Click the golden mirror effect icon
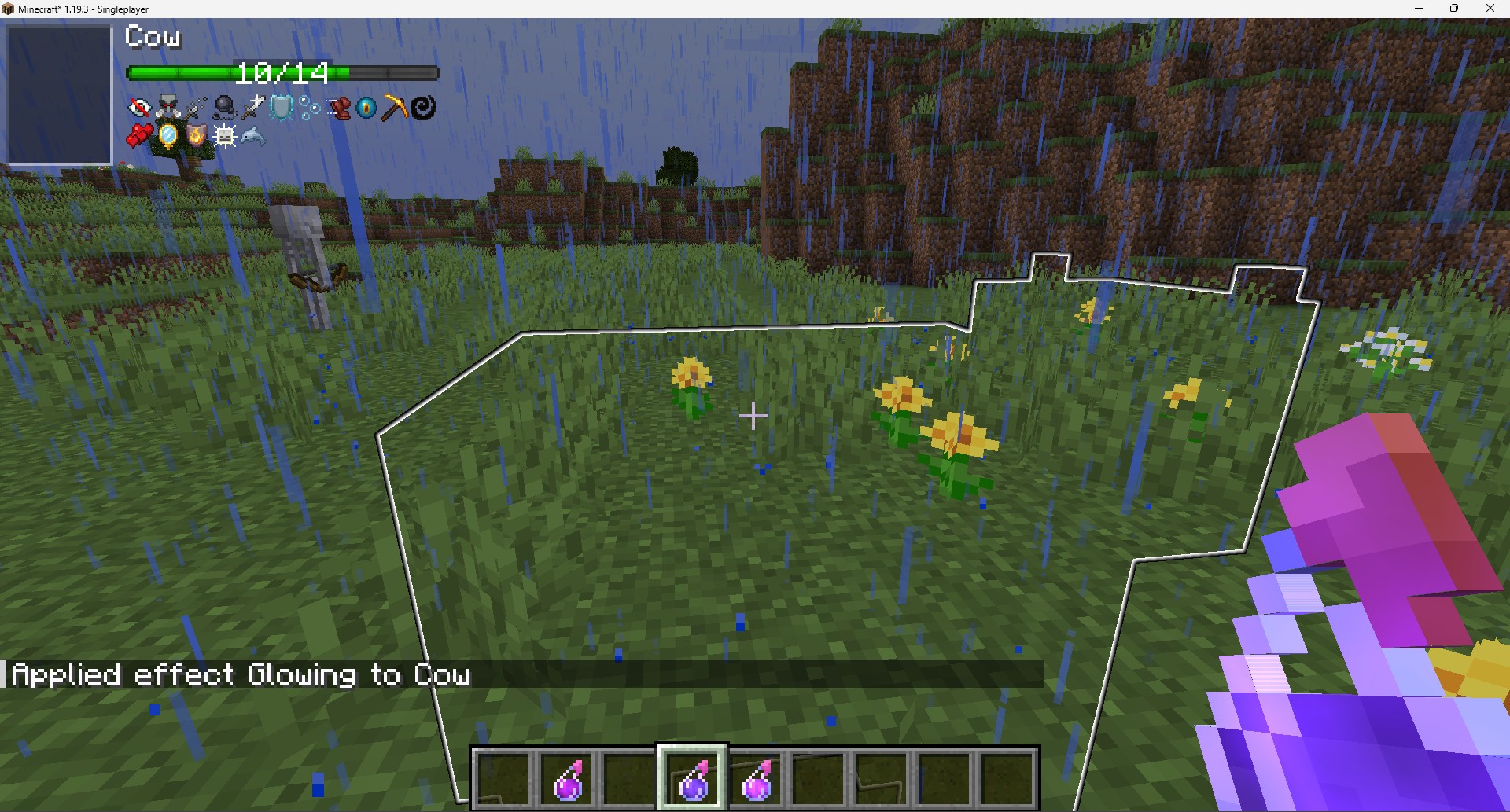 click(168, 137)
